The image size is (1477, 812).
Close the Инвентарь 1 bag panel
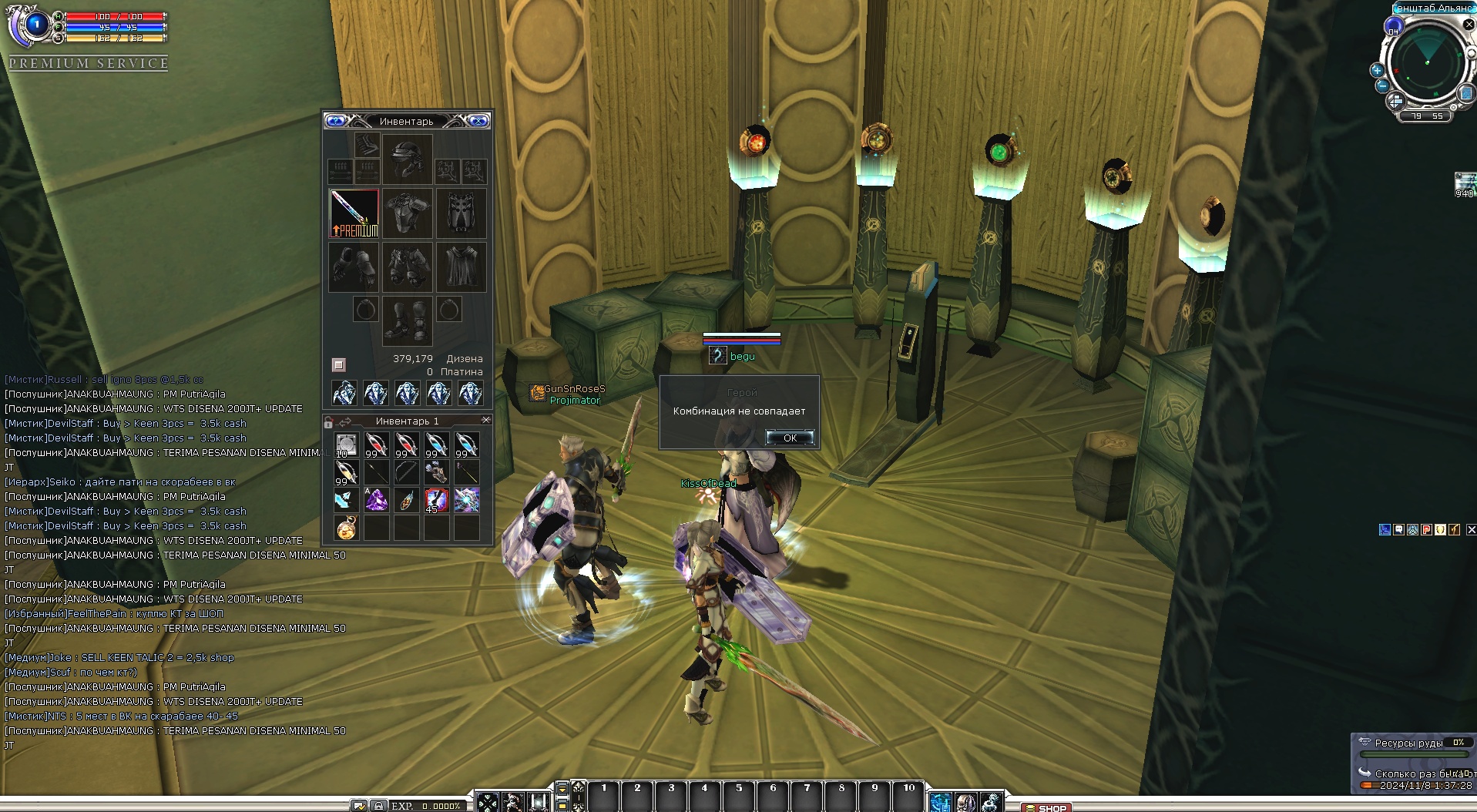click(x=485, y=420)
